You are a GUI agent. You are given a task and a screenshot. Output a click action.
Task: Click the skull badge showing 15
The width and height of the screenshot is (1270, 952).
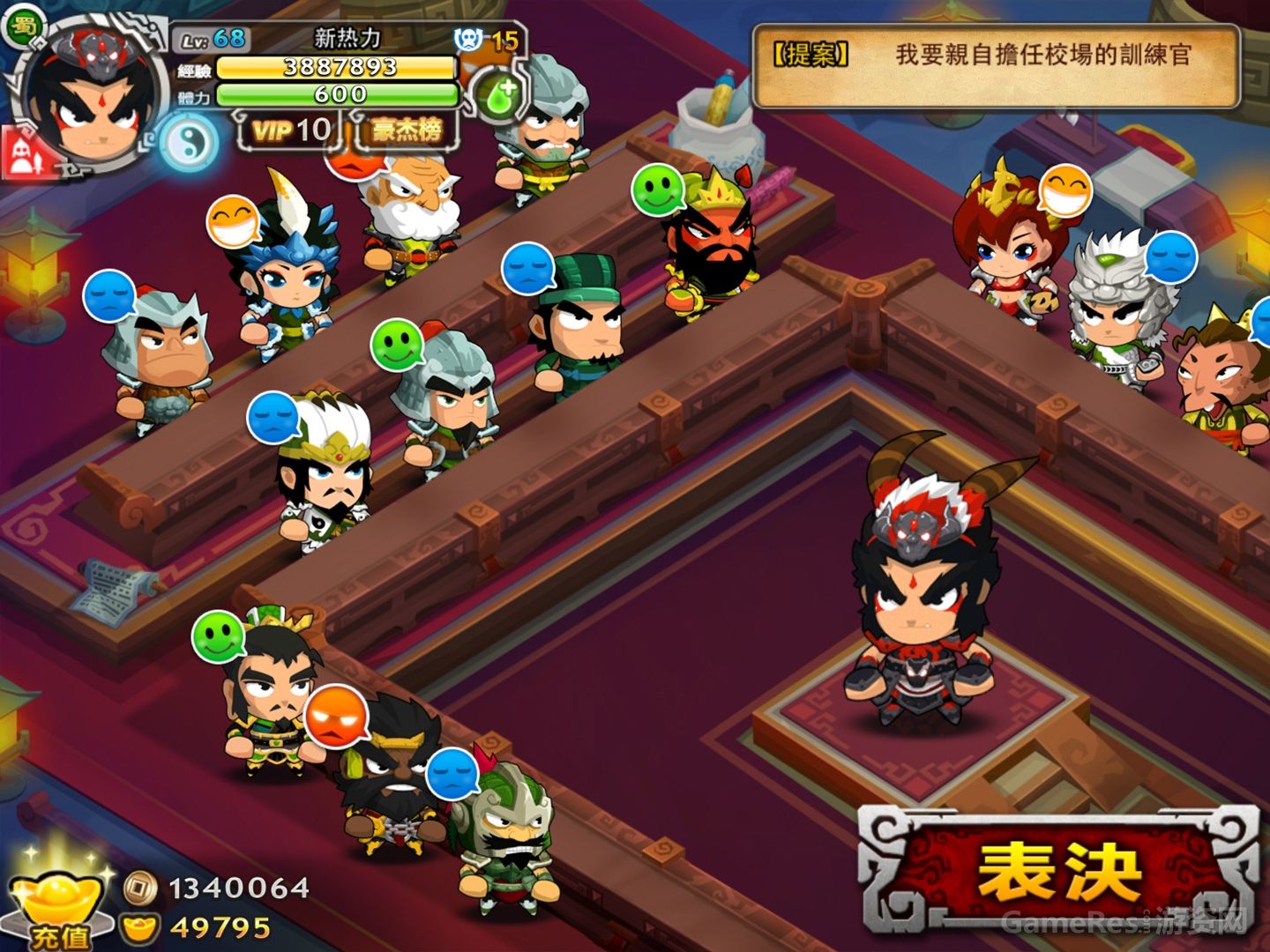467,40
